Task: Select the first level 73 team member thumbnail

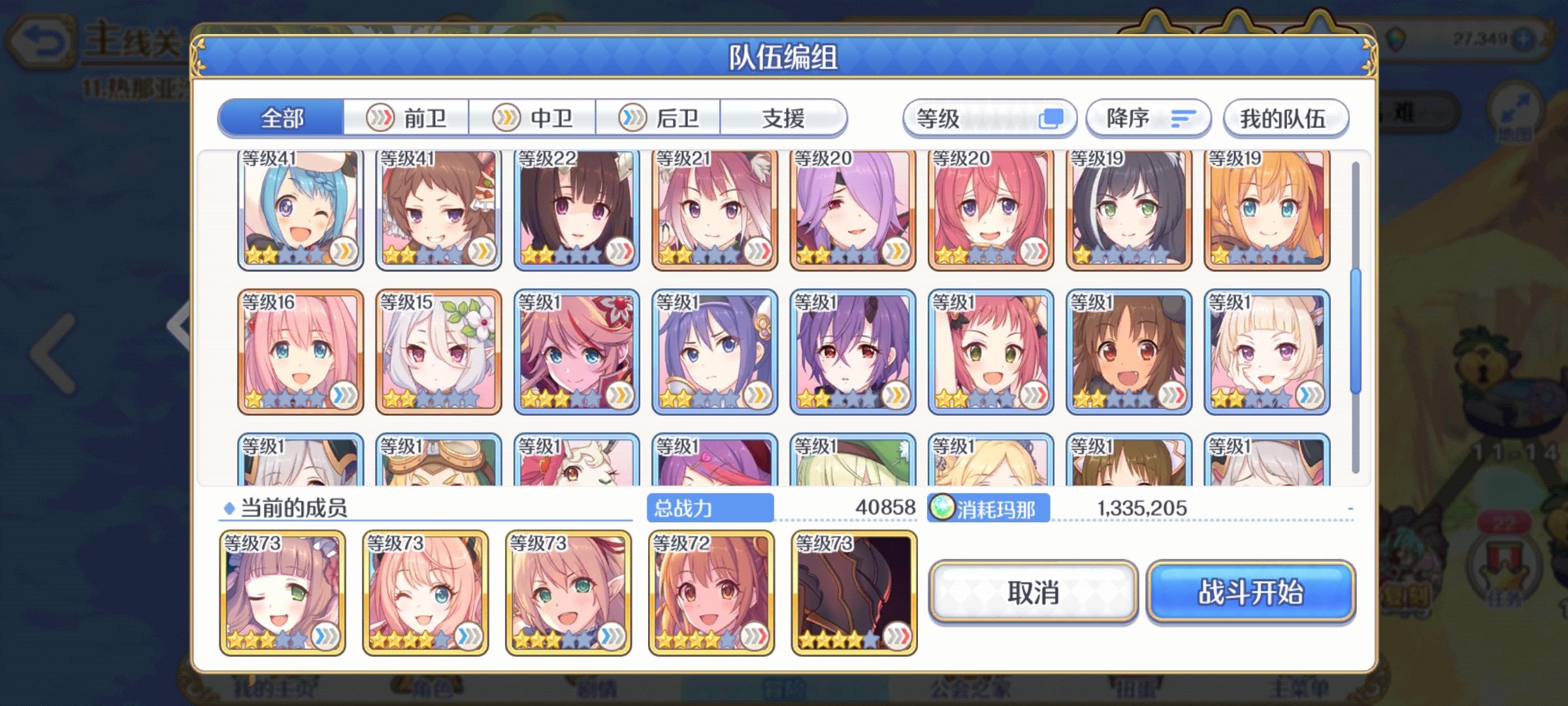Action: pyautogui.click(x=281, y=592)
